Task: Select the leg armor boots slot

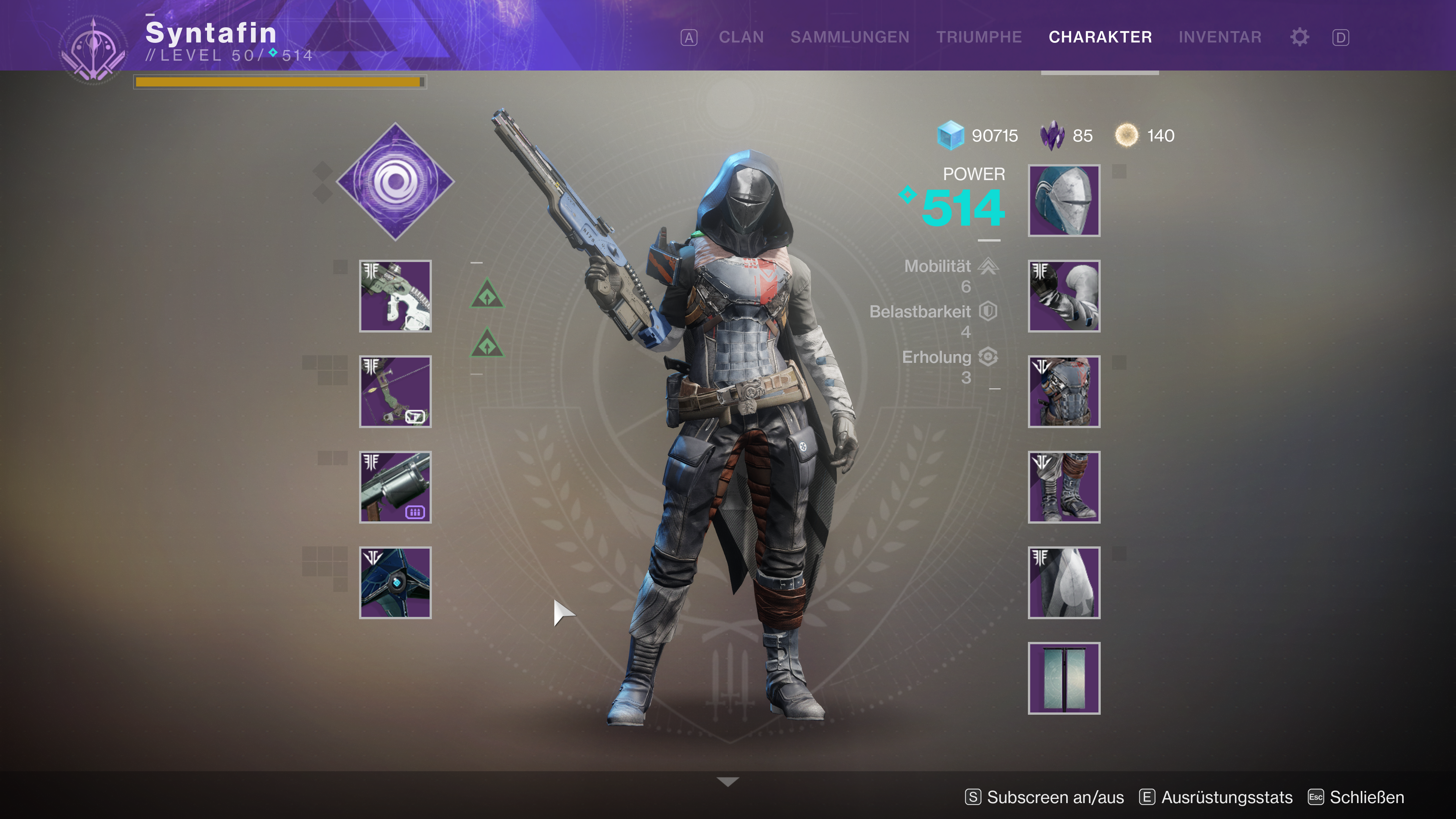Action: pyautogui.click(x=1064, y=487)
